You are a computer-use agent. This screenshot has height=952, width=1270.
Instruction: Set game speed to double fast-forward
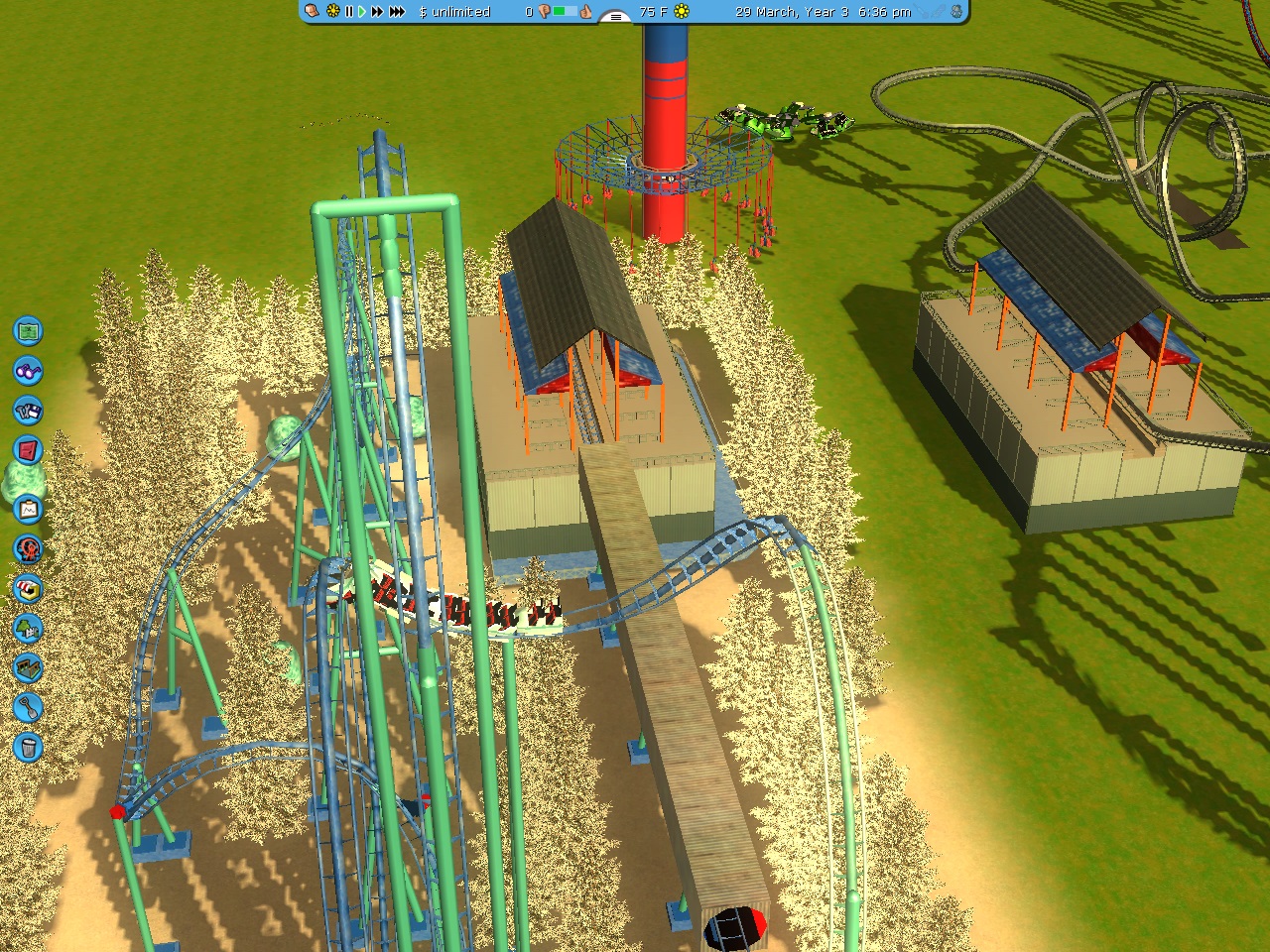[377, 12]
